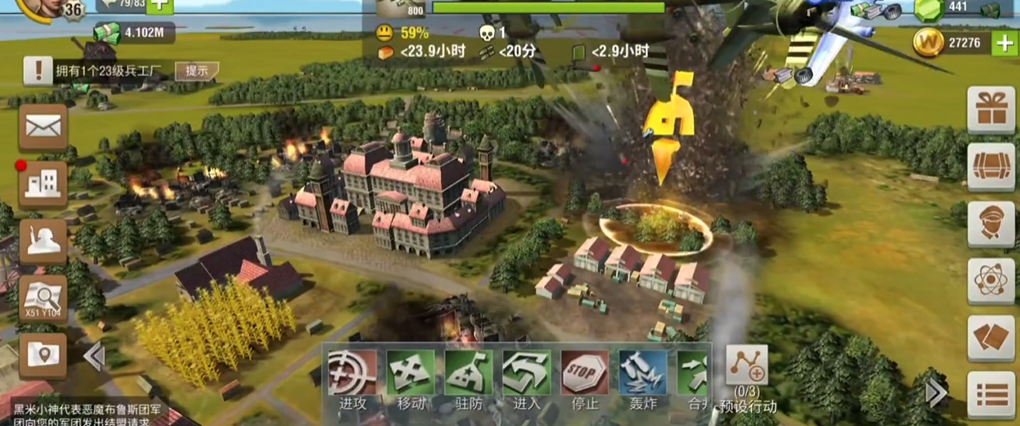Open the soldier silhouette menu
This screenshot has width=1020, height=426.
point(43,240)
